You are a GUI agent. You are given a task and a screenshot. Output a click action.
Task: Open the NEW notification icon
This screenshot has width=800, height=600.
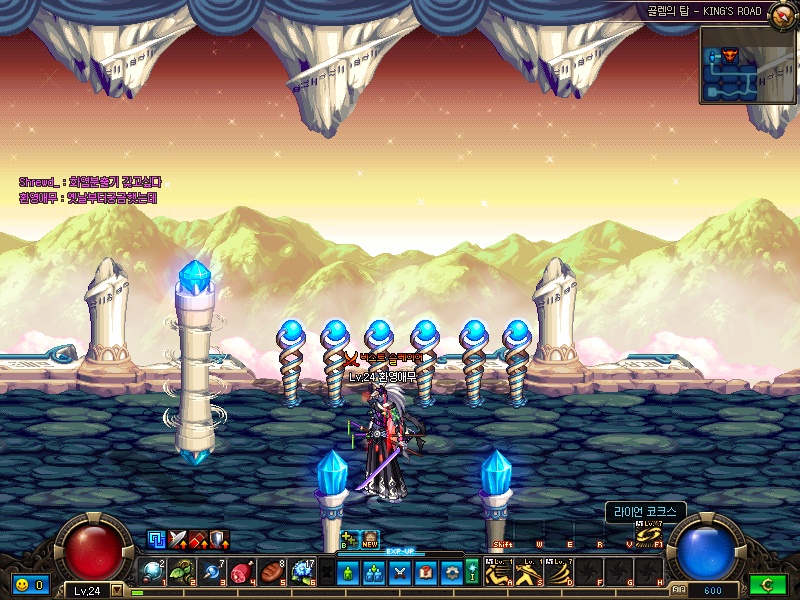tap(370, 538)
